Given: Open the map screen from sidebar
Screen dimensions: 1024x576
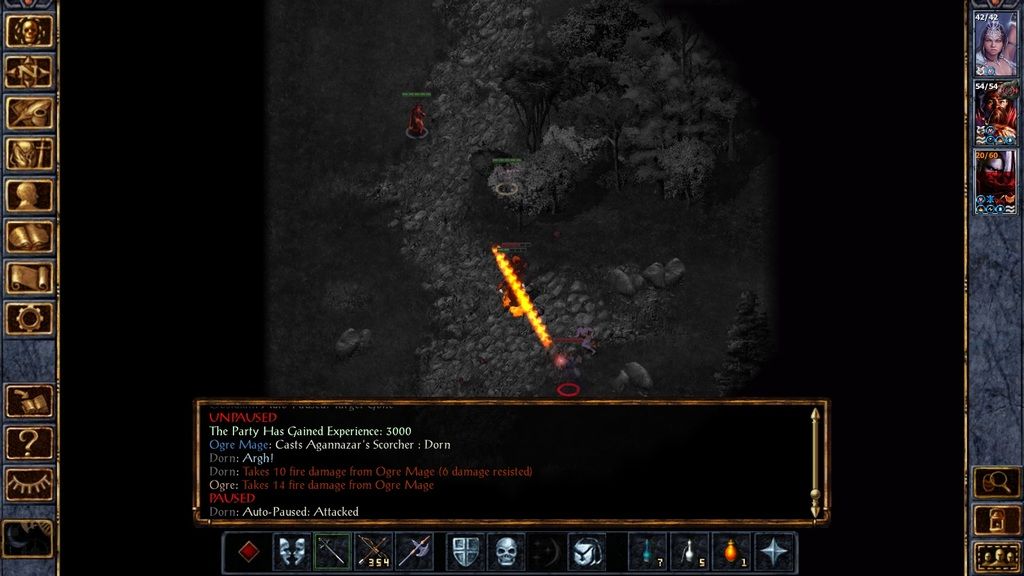Looking at the screenshot, I should (x=29, y=71).
